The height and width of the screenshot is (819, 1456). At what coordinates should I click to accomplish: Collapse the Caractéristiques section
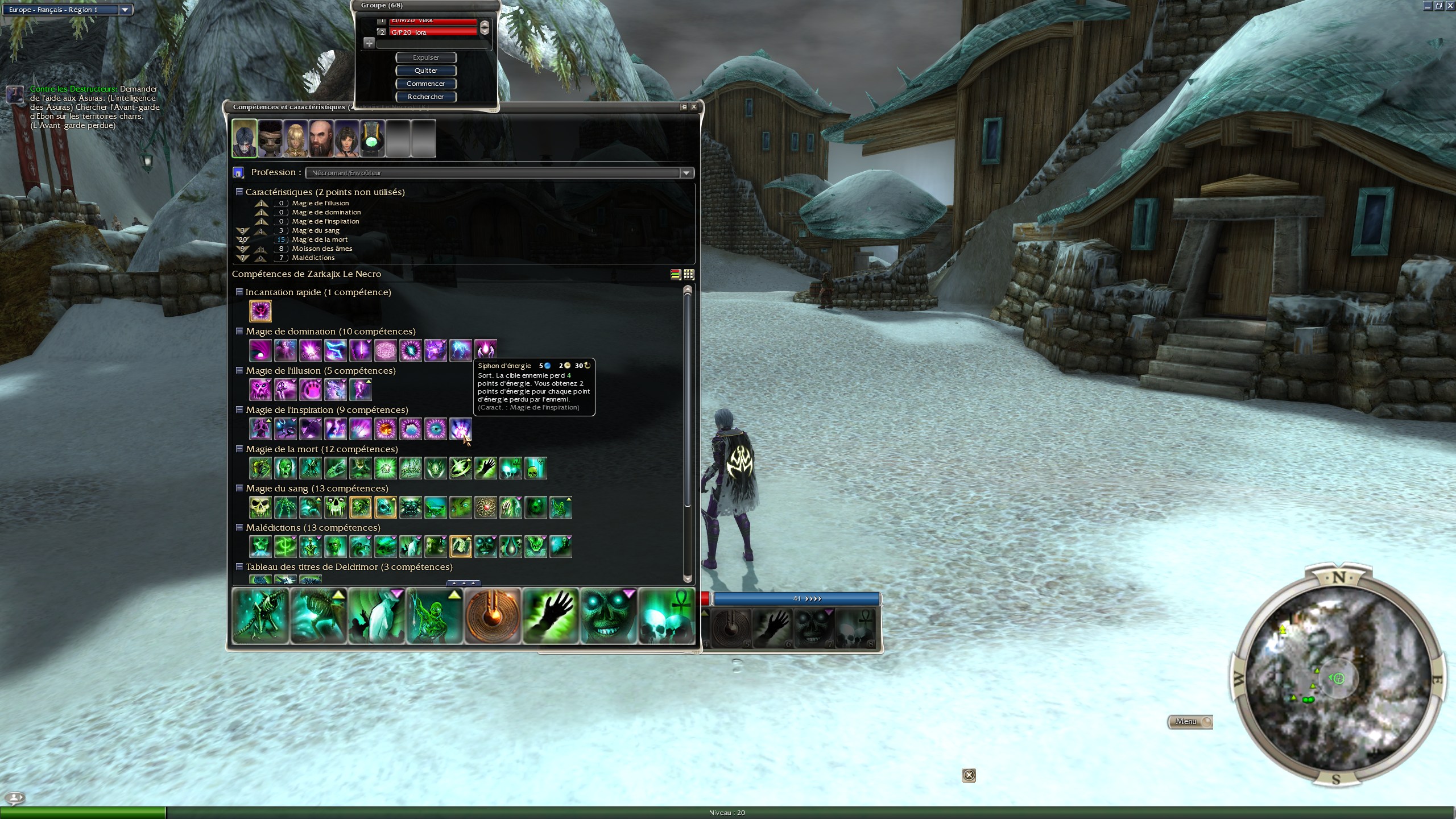pyautogui.click(x=239, y=192)
